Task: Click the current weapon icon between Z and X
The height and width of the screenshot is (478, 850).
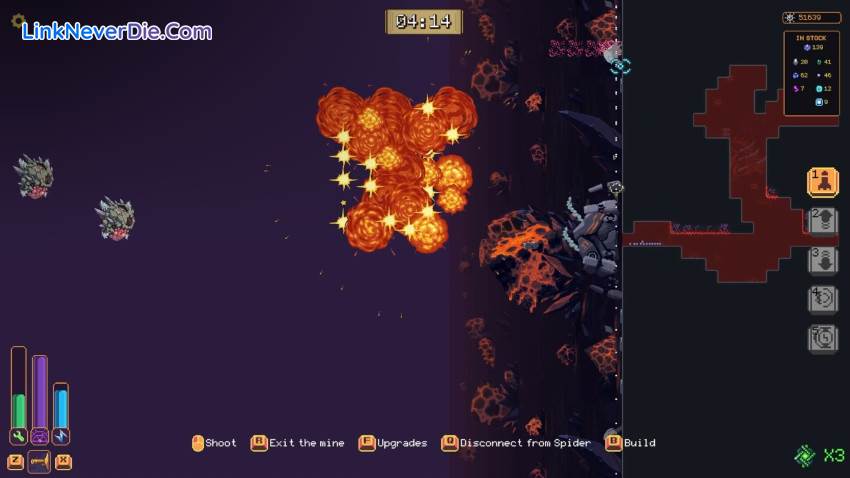Action: coord(39,461)
